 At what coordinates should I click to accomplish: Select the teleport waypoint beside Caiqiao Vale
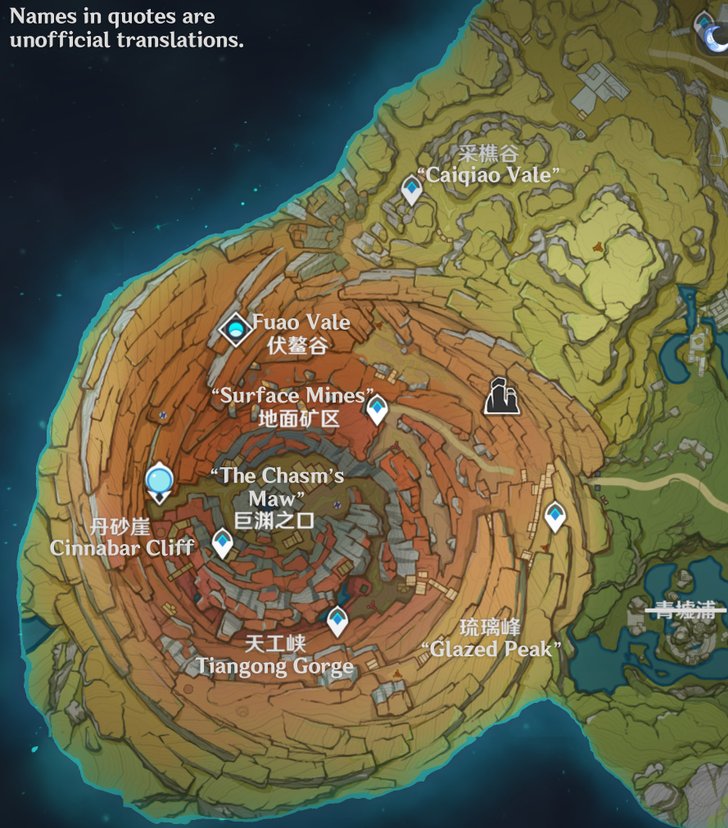pyautogui.click(x=411, y=188)
